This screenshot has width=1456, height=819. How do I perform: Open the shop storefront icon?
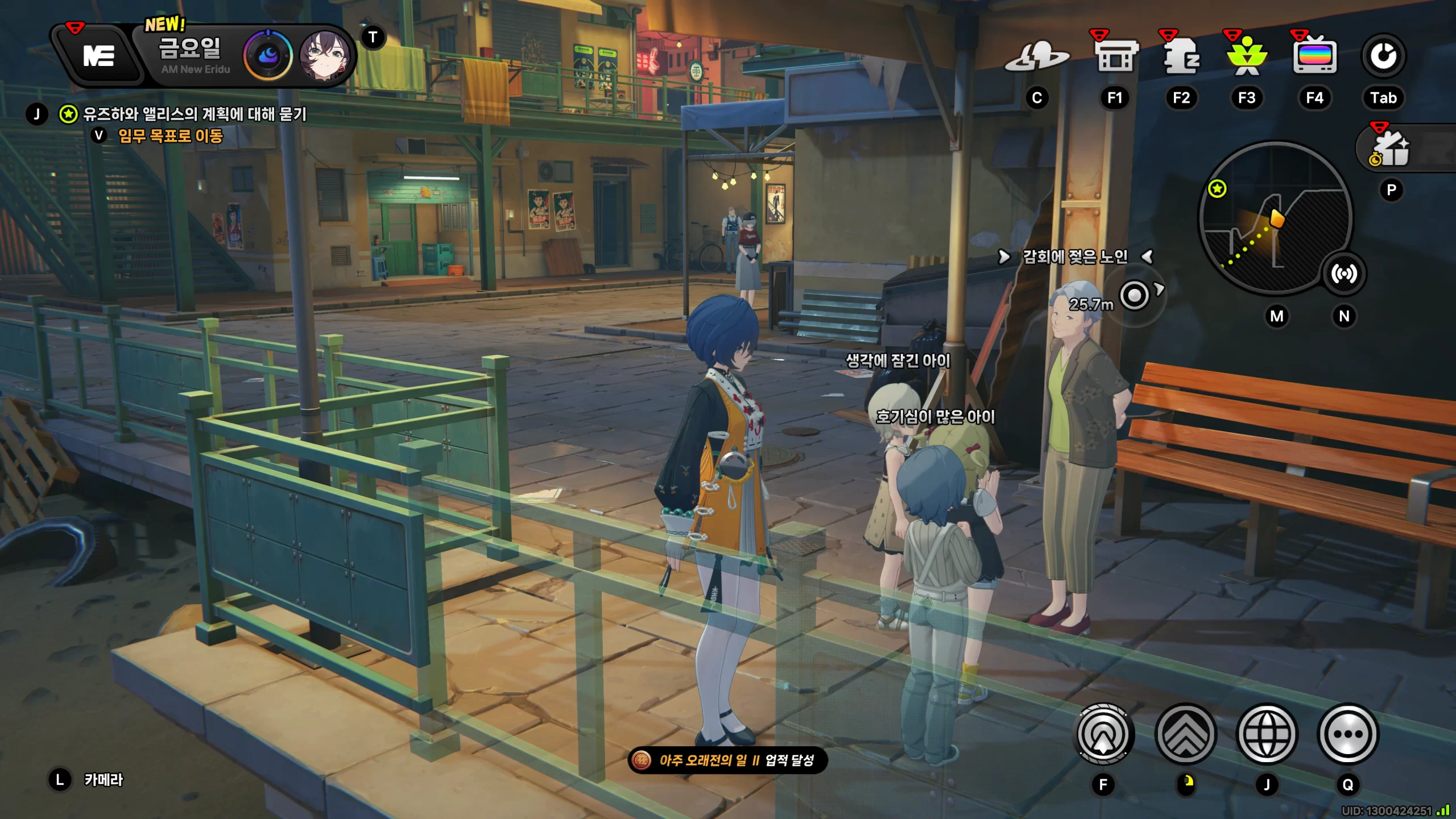point(1115,56)
